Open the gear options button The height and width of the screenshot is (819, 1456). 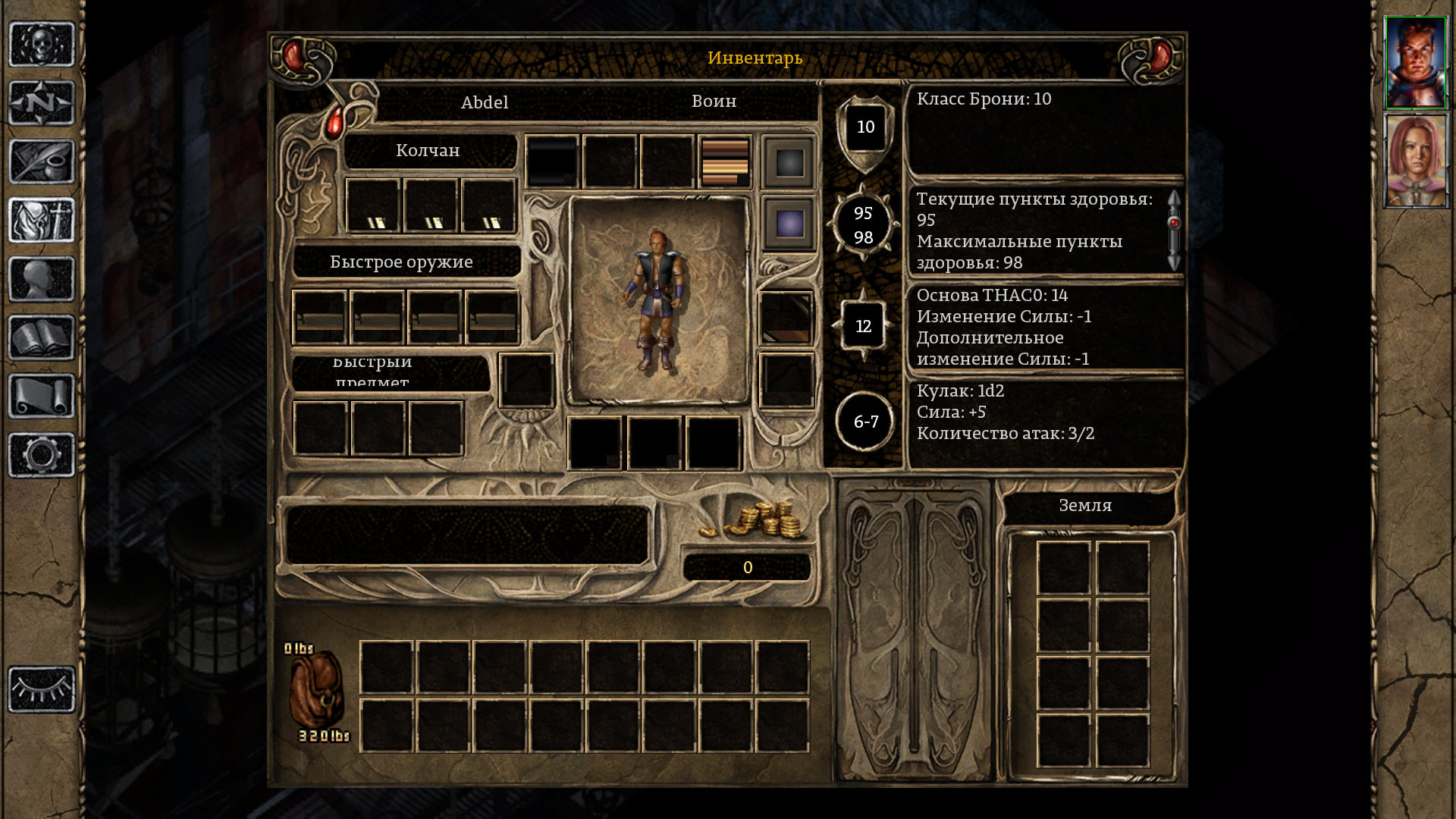42,455
